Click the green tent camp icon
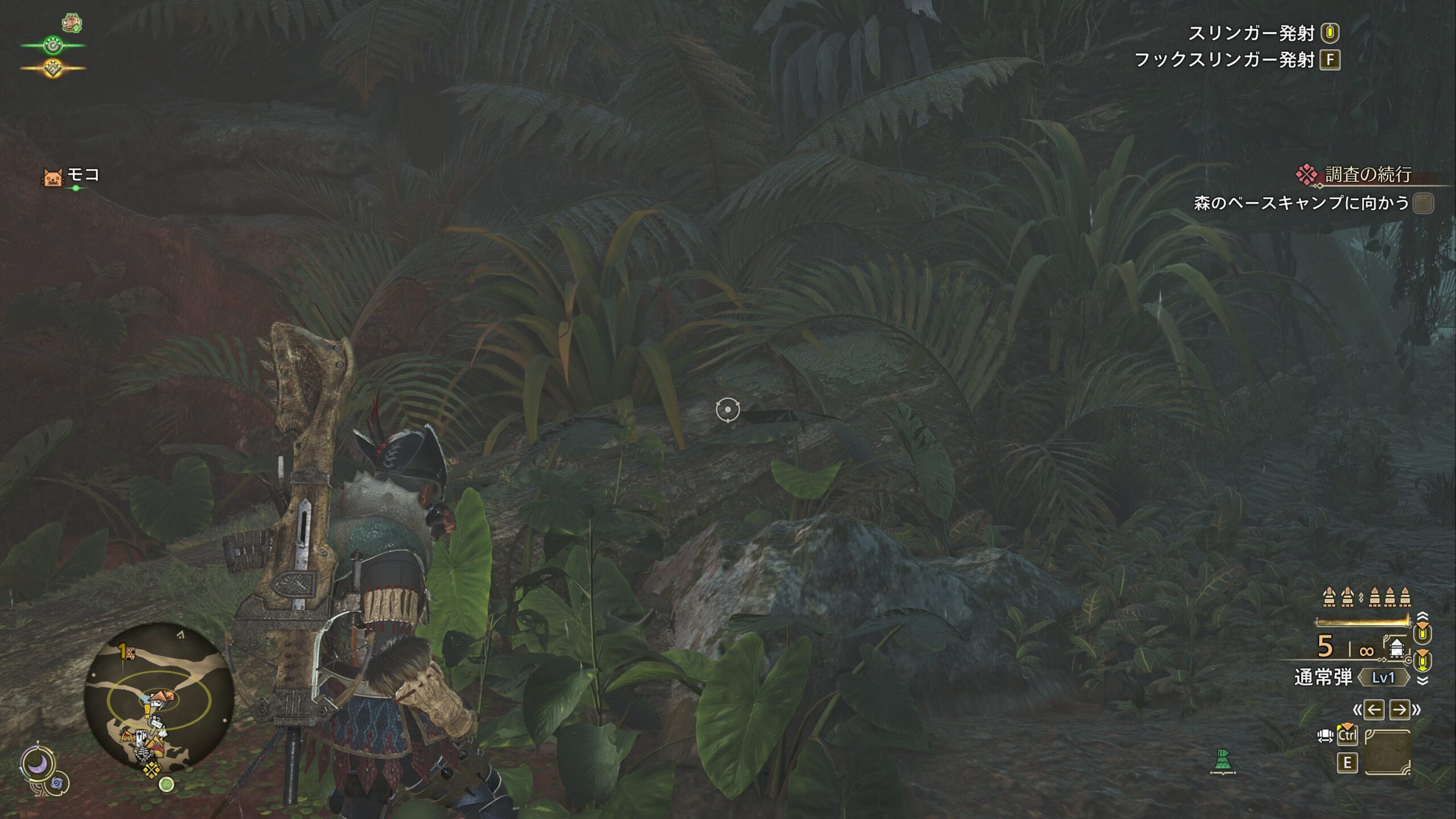The height and width of the screenshot is (819, 1456). [x=1223, y=760]
